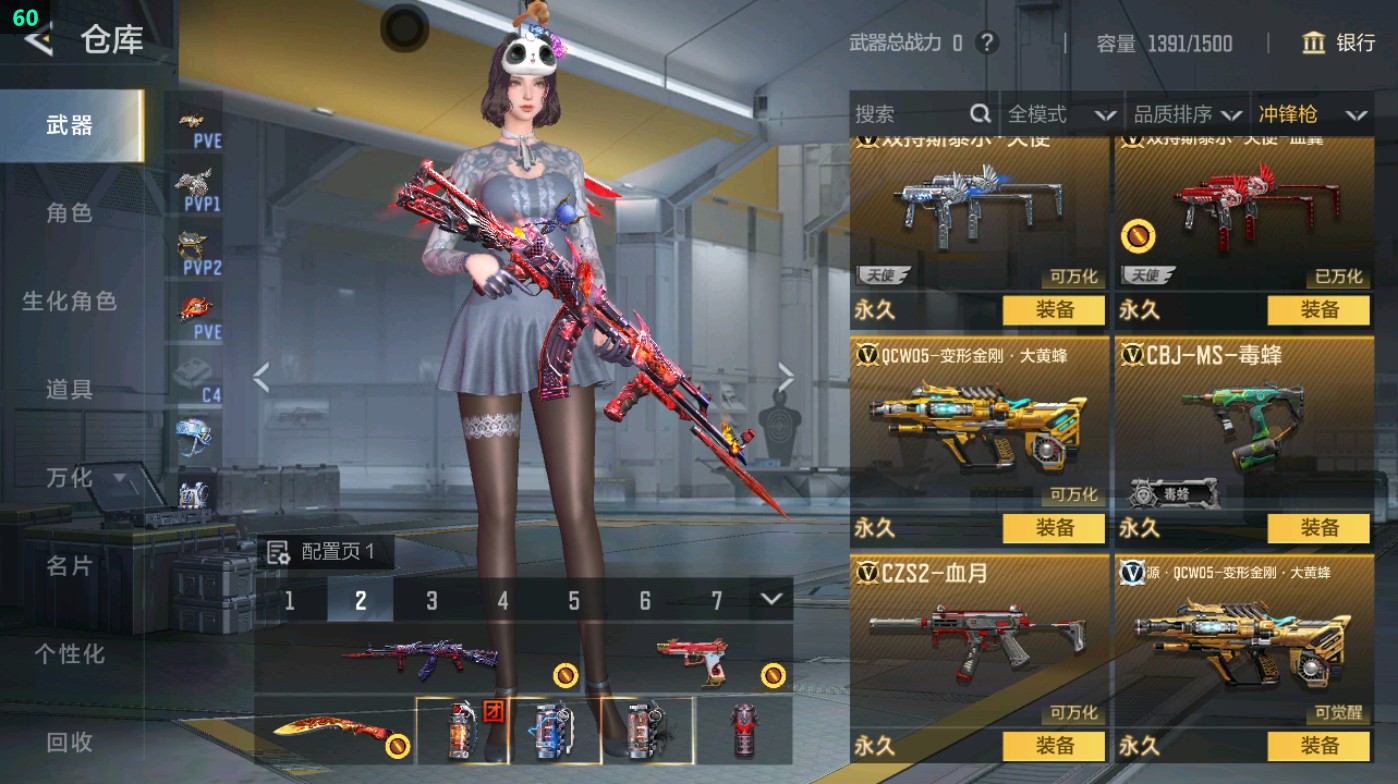Viewport: 1398px width, 784px height.
Task: Open the 银行 bank
Action: [x=1339, y=43]
